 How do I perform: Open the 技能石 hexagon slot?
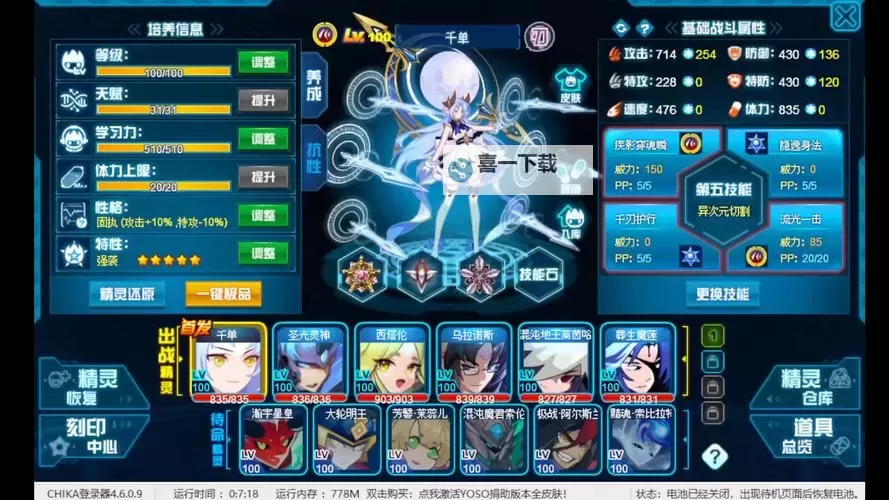538,274
